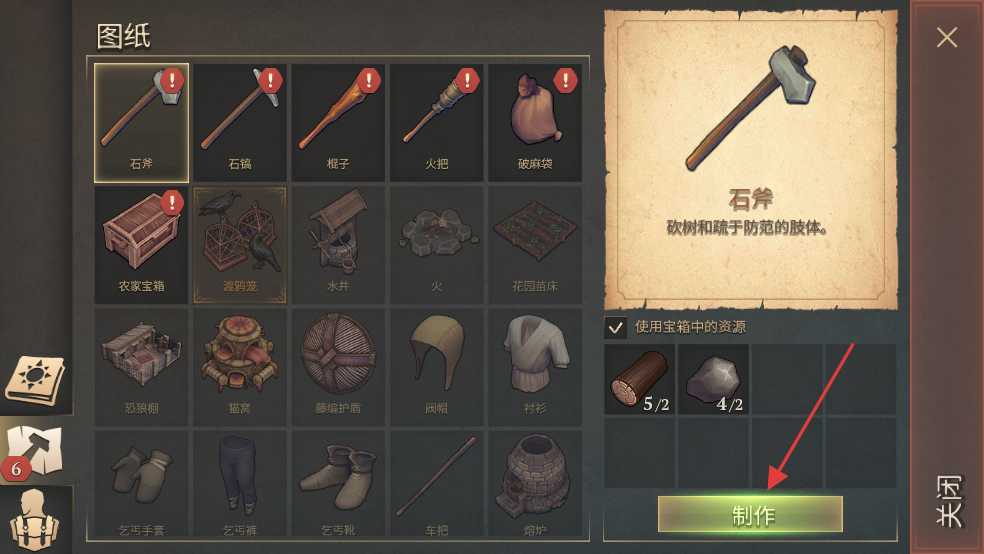
Task: Open the character equipment tab
Action: 35,520
